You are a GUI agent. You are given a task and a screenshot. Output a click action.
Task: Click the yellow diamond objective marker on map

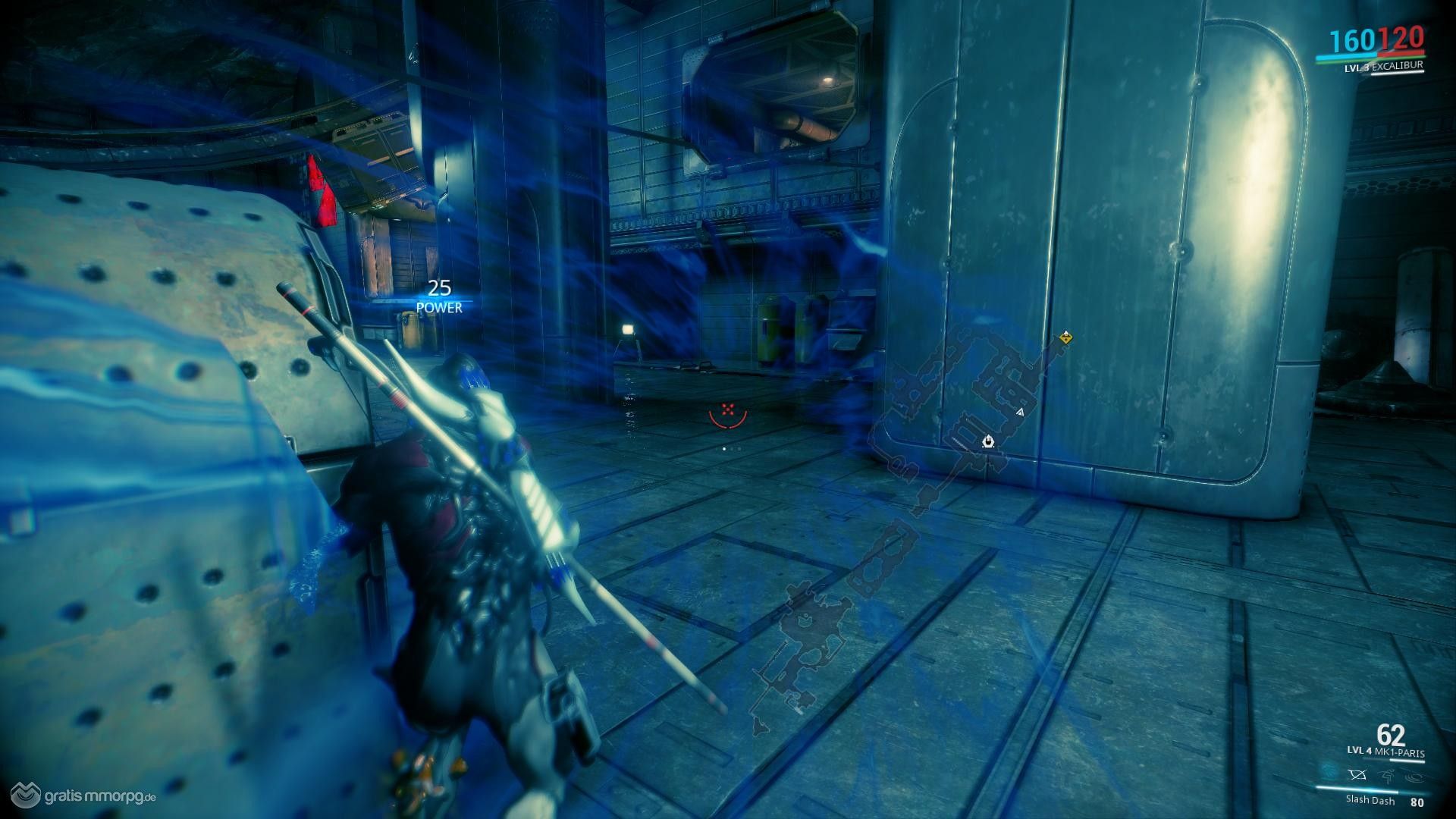[1067, 337]
